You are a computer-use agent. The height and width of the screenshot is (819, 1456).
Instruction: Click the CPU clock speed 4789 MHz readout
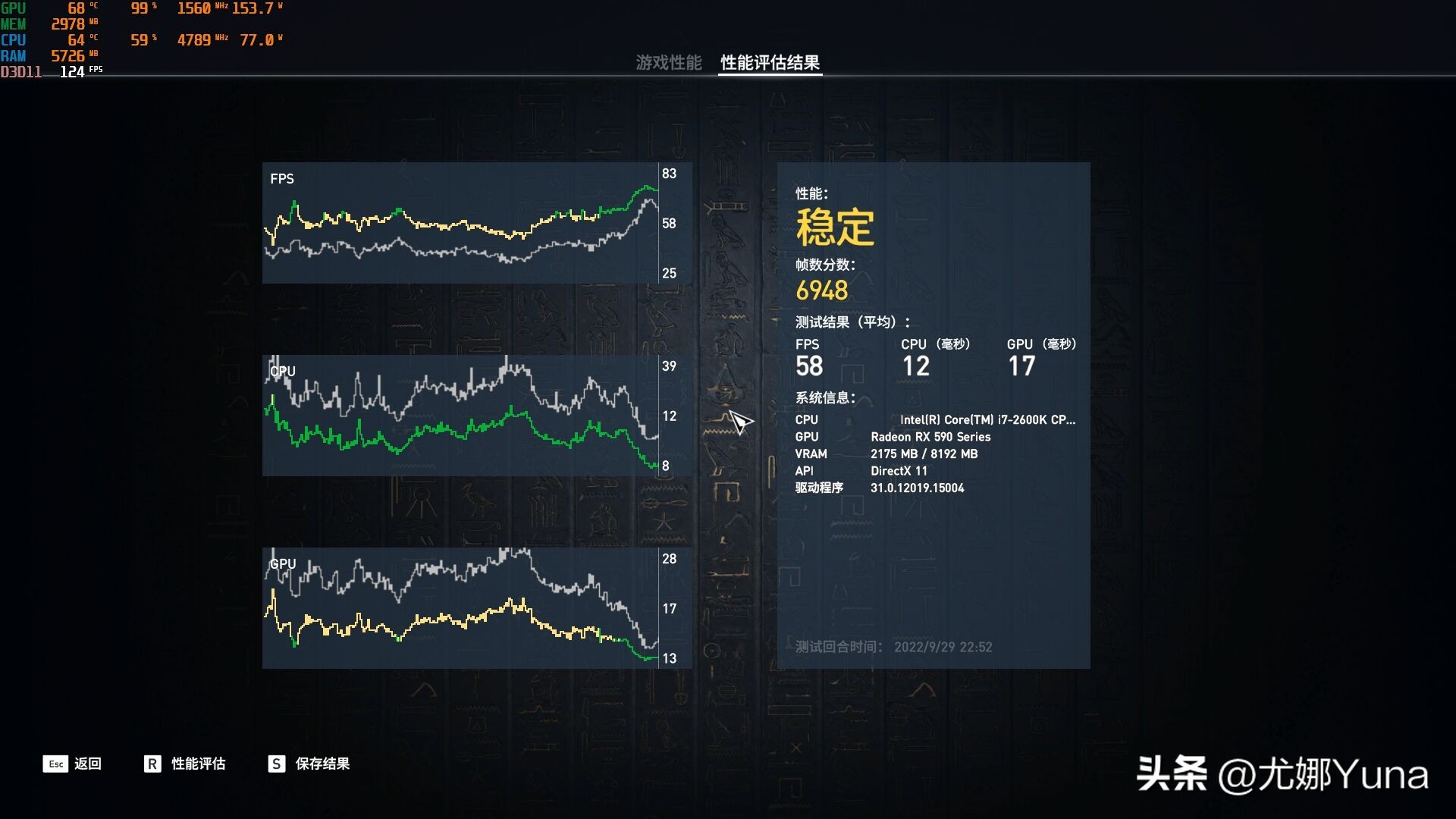pyautogui.click(x=196, y=39)
